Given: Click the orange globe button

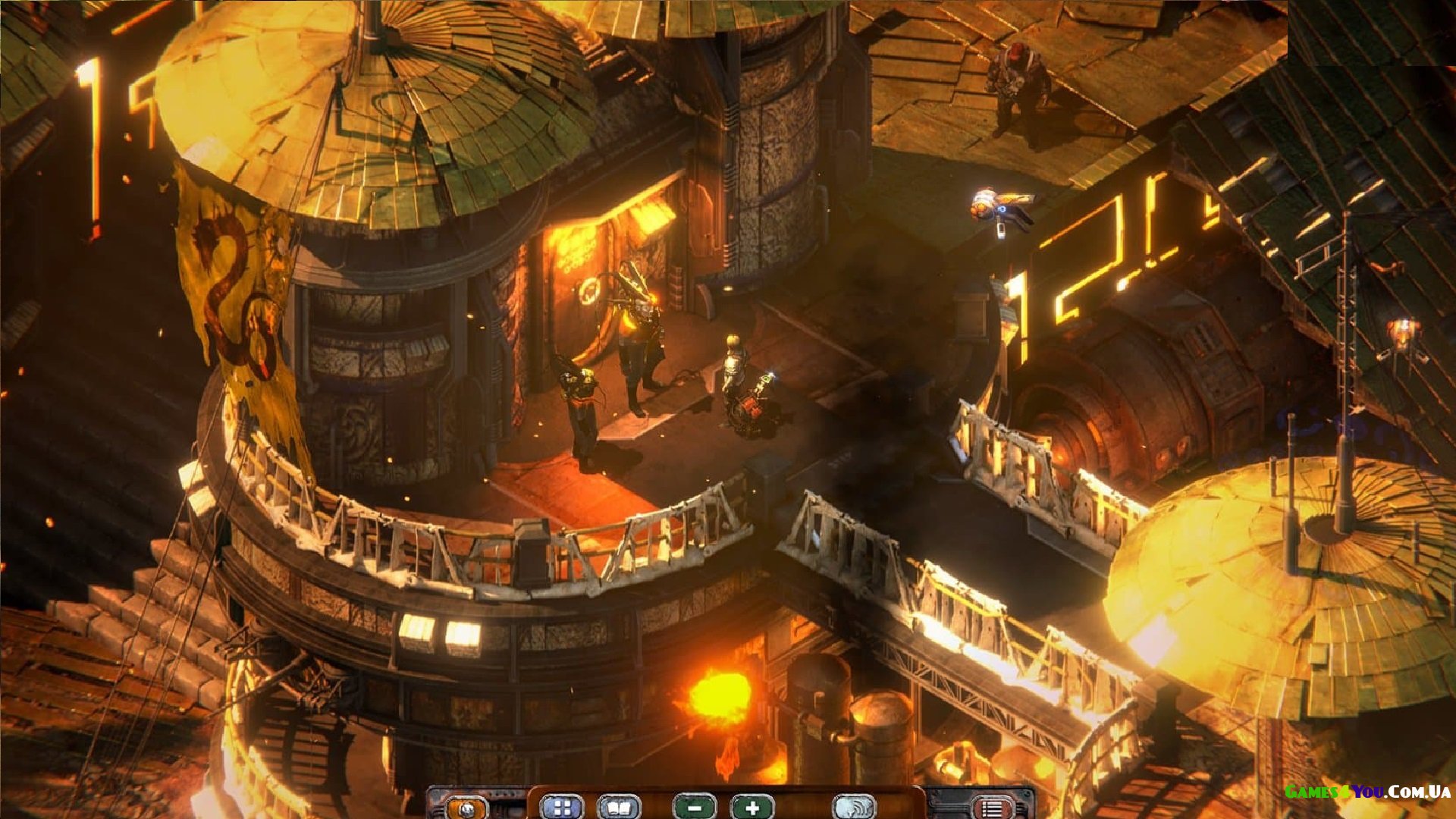Looking at the screenshot, I should click(467, 808).
